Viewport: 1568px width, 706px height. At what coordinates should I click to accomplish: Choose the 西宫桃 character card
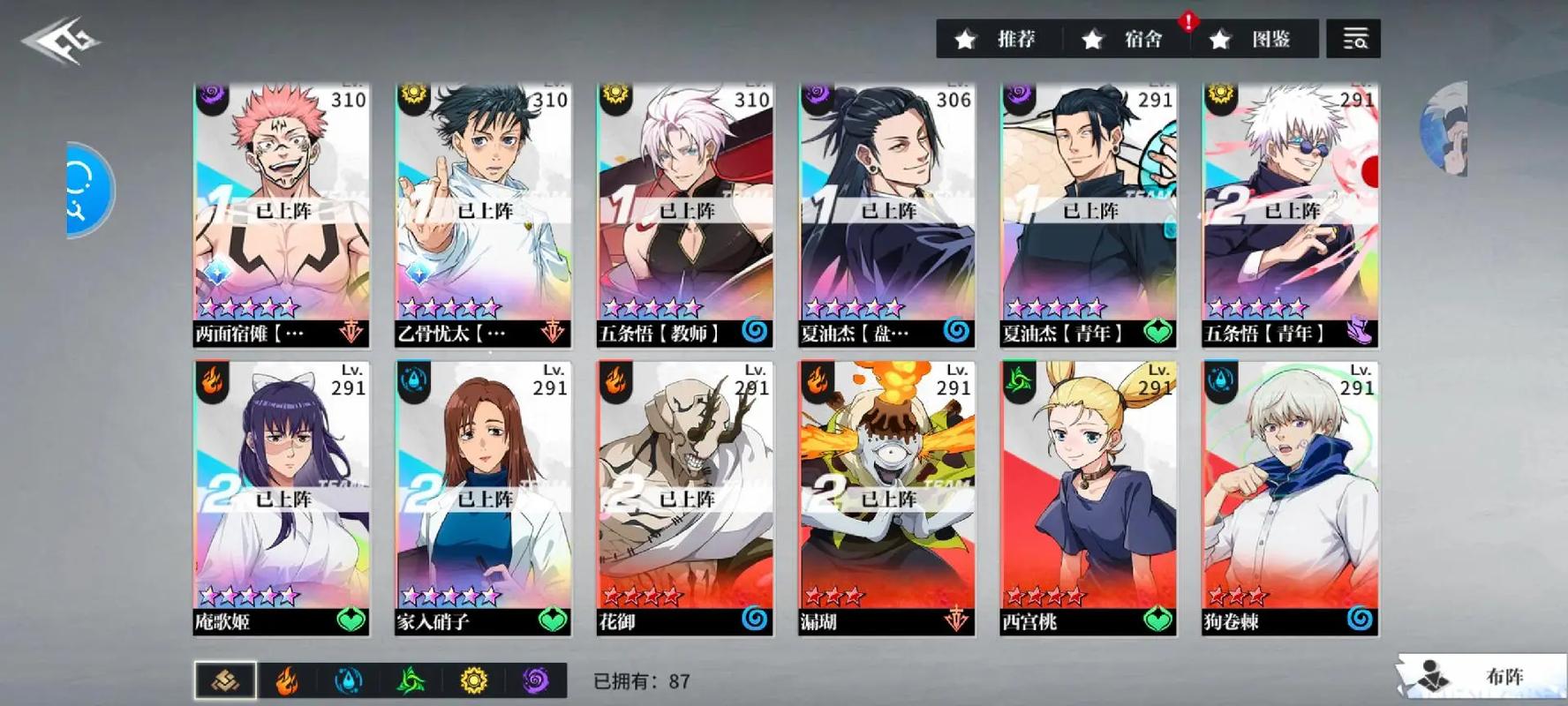tap(1089, 498)
